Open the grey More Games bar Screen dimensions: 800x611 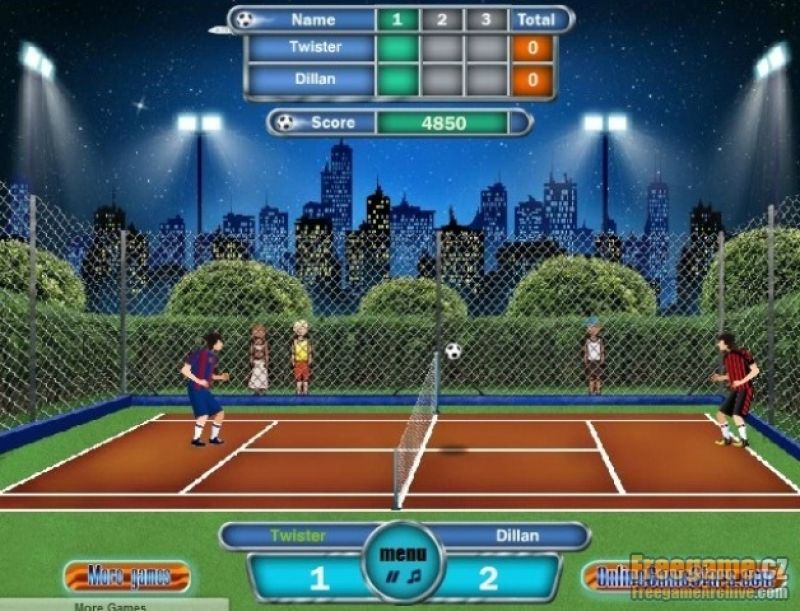pos(112,605)
